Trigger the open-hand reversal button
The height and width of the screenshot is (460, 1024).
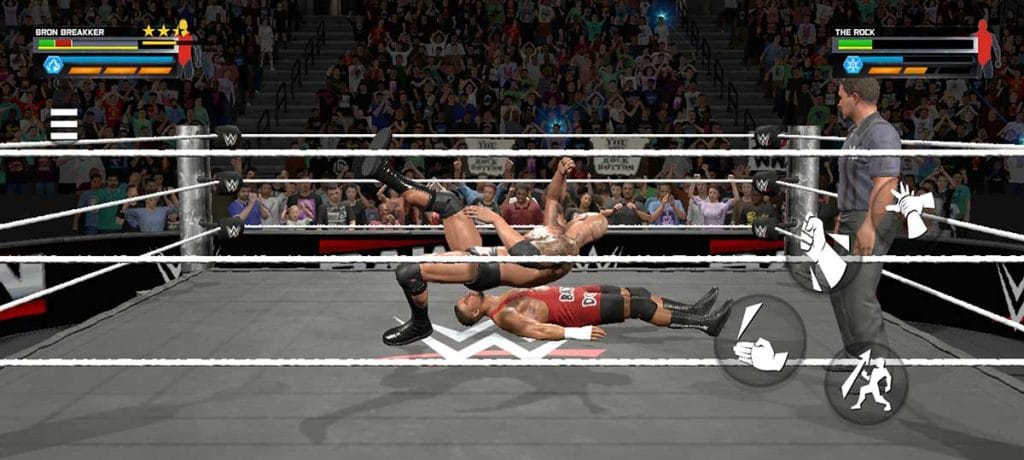click(x=911, y=210)
